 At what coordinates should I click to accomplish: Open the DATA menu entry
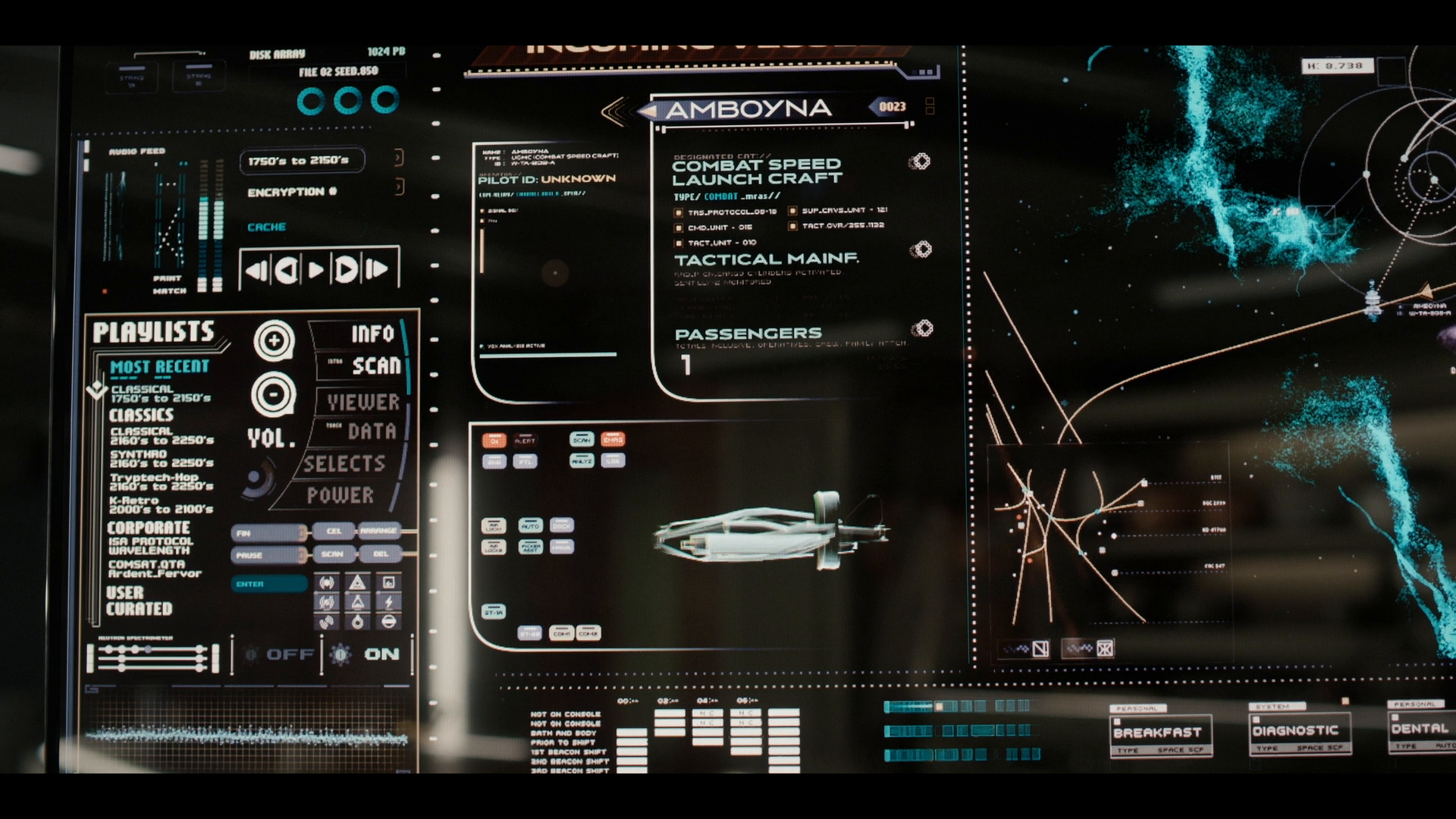click(x=372, y=431)
